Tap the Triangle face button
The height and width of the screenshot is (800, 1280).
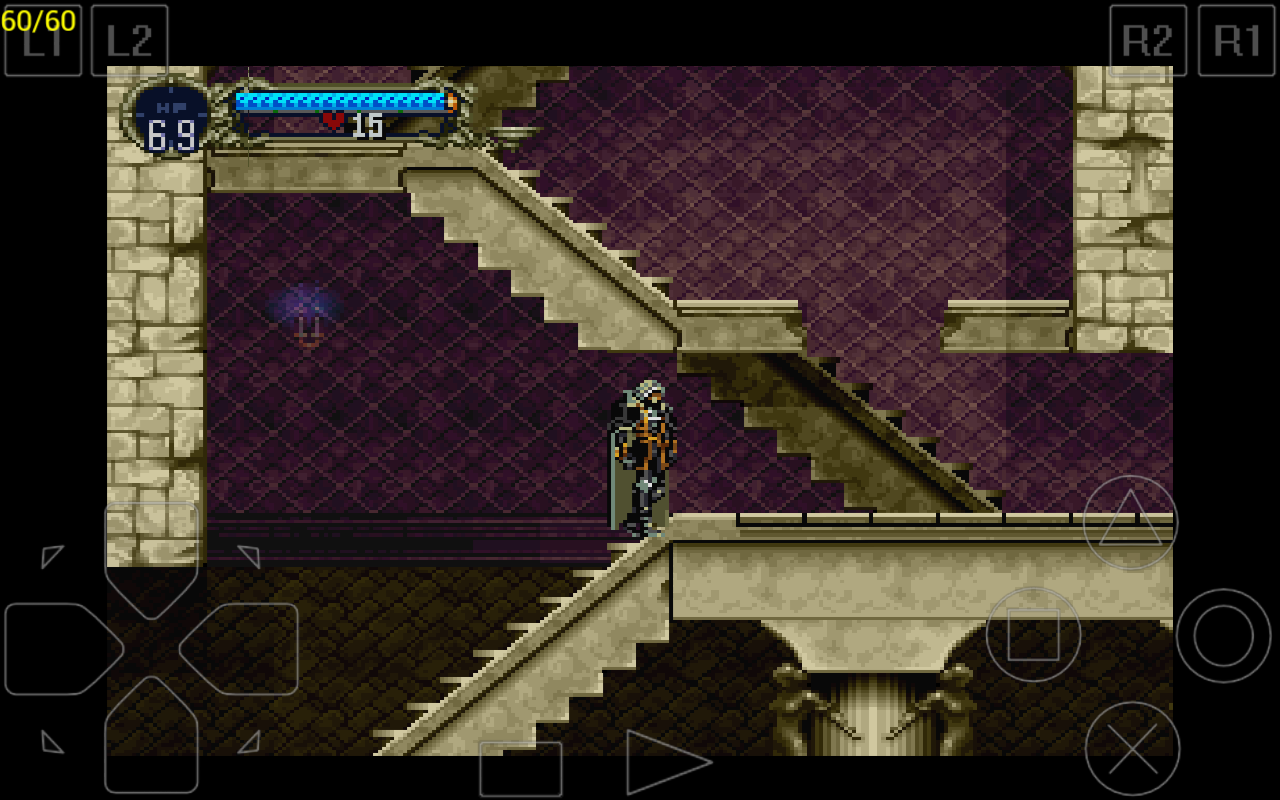click(x=1129, y=520)
